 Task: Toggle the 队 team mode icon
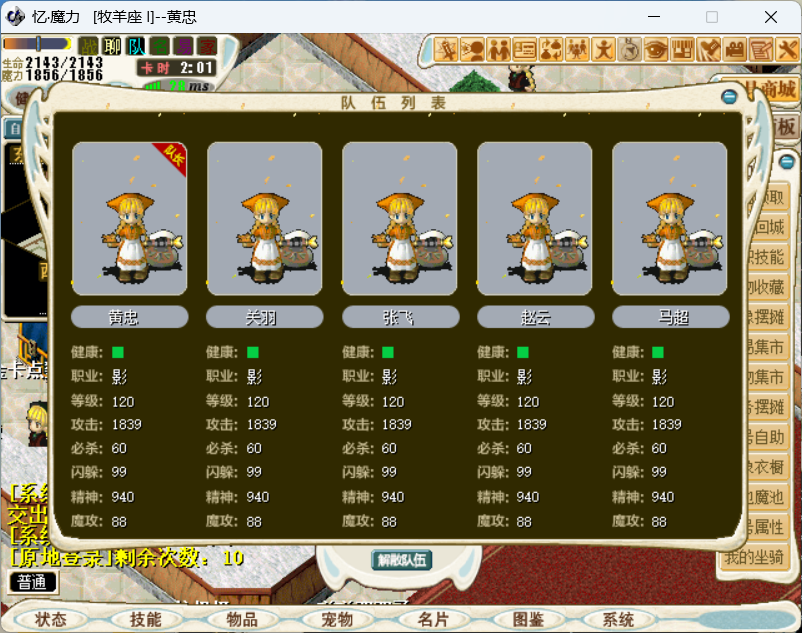click(x=136, y=46)
